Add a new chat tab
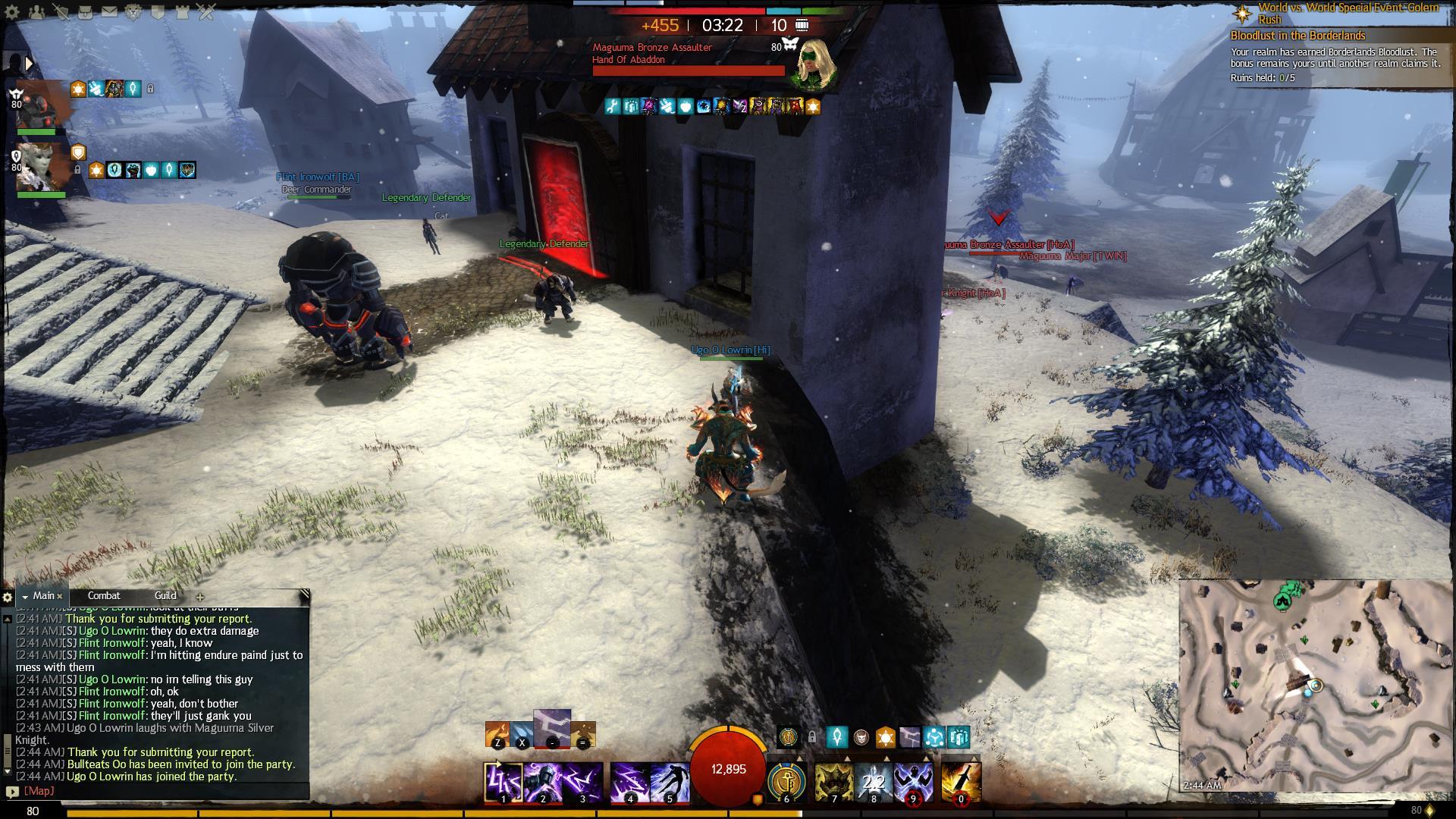Image resolution: width=1456 pixels, height=819 pixels. 200,597
